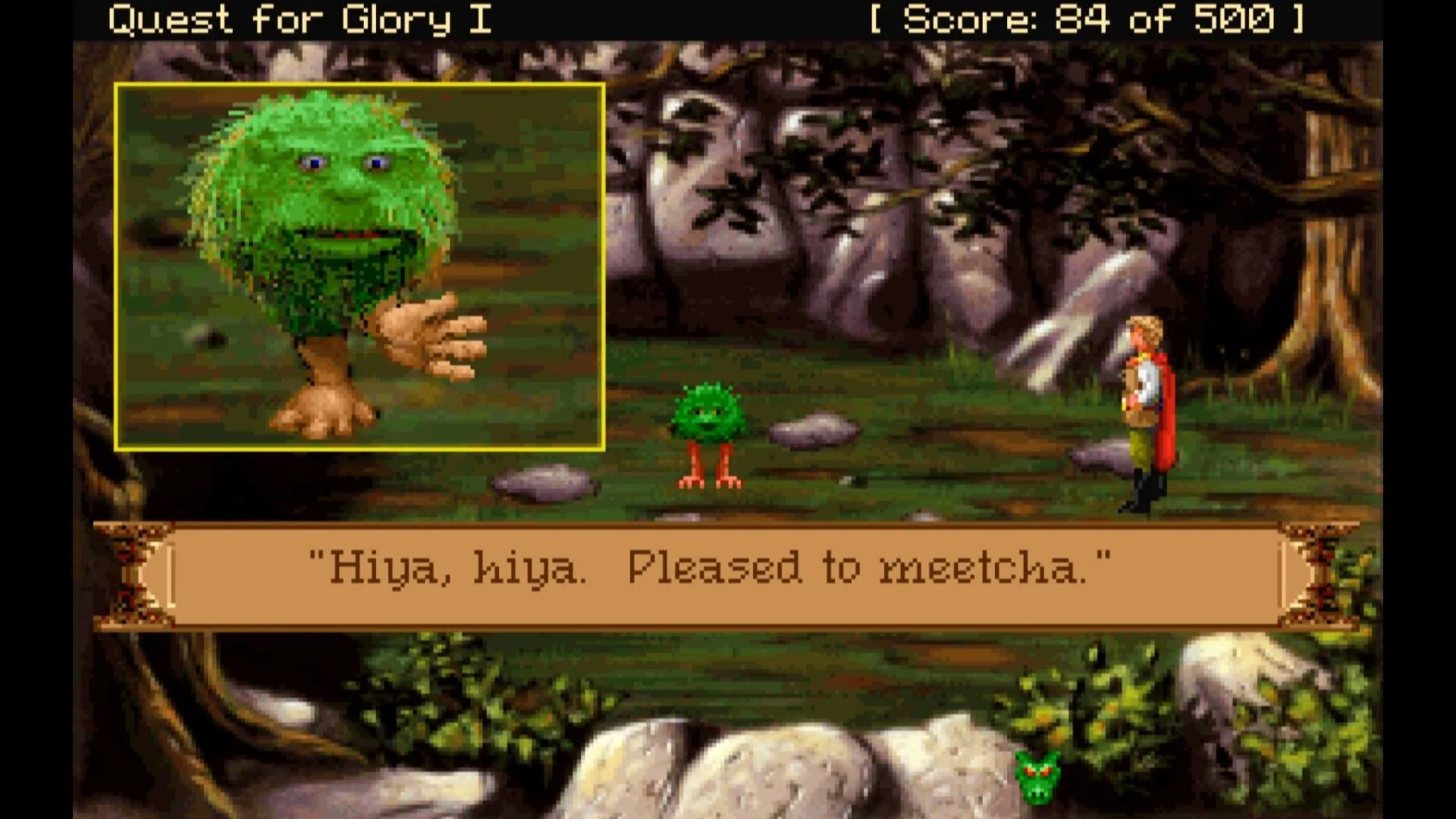Click the yellow border of the portrait window

pos(360,85)
